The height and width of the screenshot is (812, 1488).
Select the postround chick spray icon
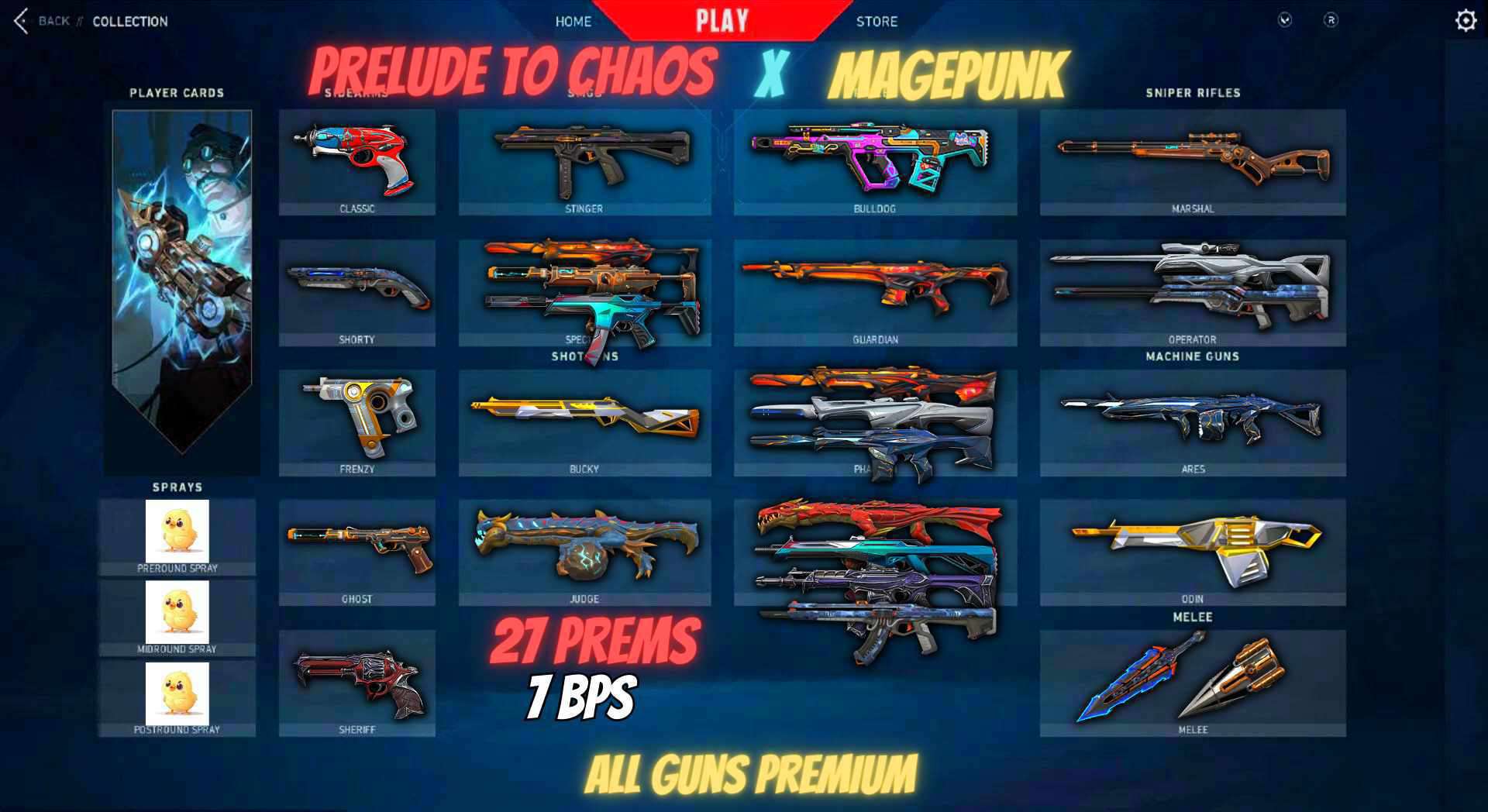[176, 693]
